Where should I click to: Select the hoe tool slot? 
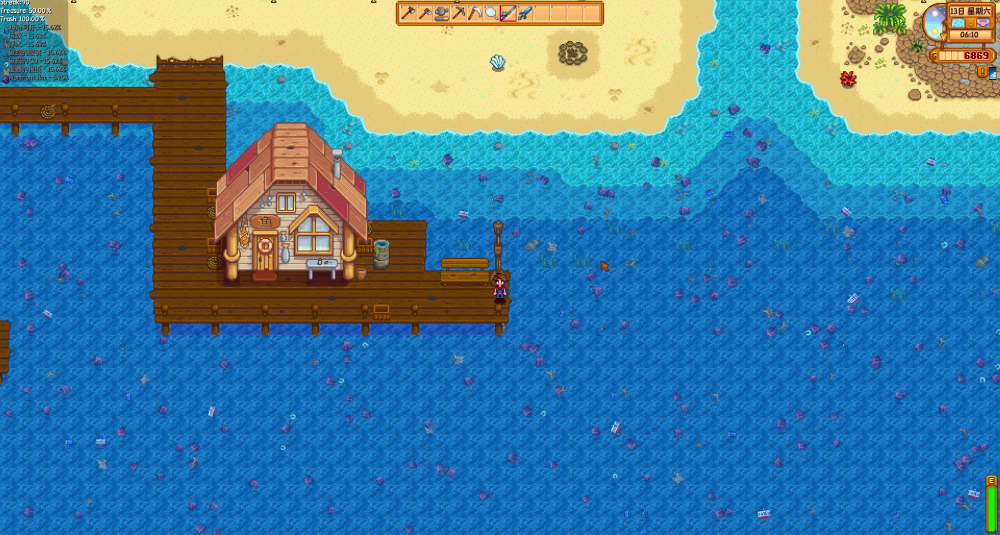425,13
